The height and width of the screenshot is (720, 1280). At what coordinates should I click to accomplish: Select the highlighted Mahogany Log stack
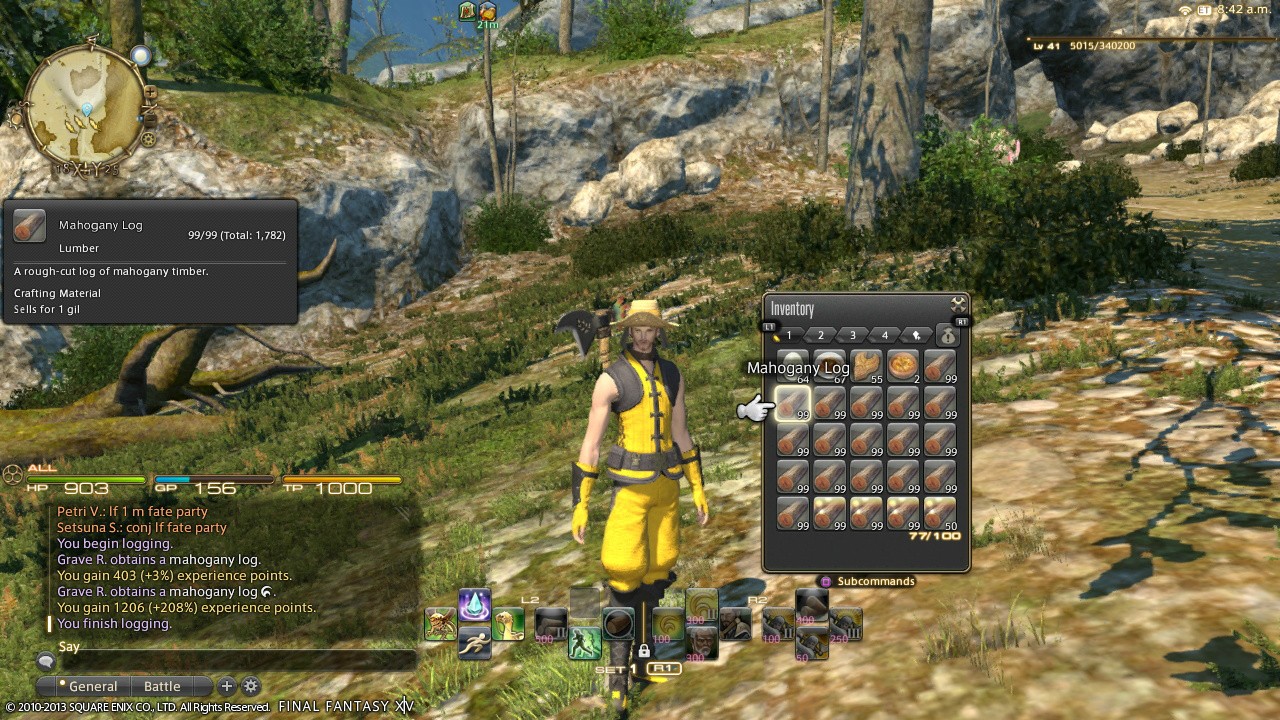click(793, 404)
